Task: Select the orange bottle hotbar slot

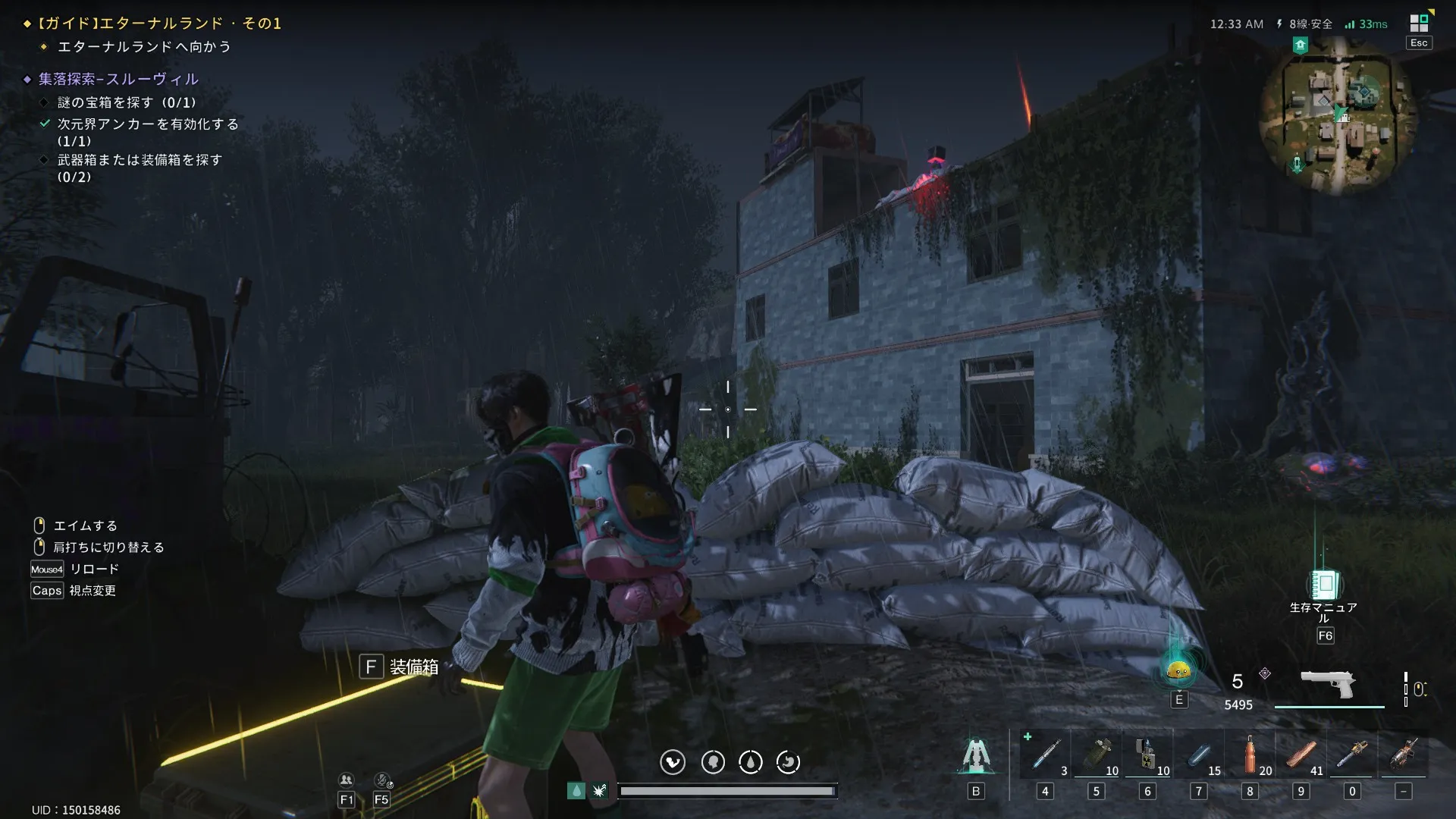Action: click(x=1250, y=755)
